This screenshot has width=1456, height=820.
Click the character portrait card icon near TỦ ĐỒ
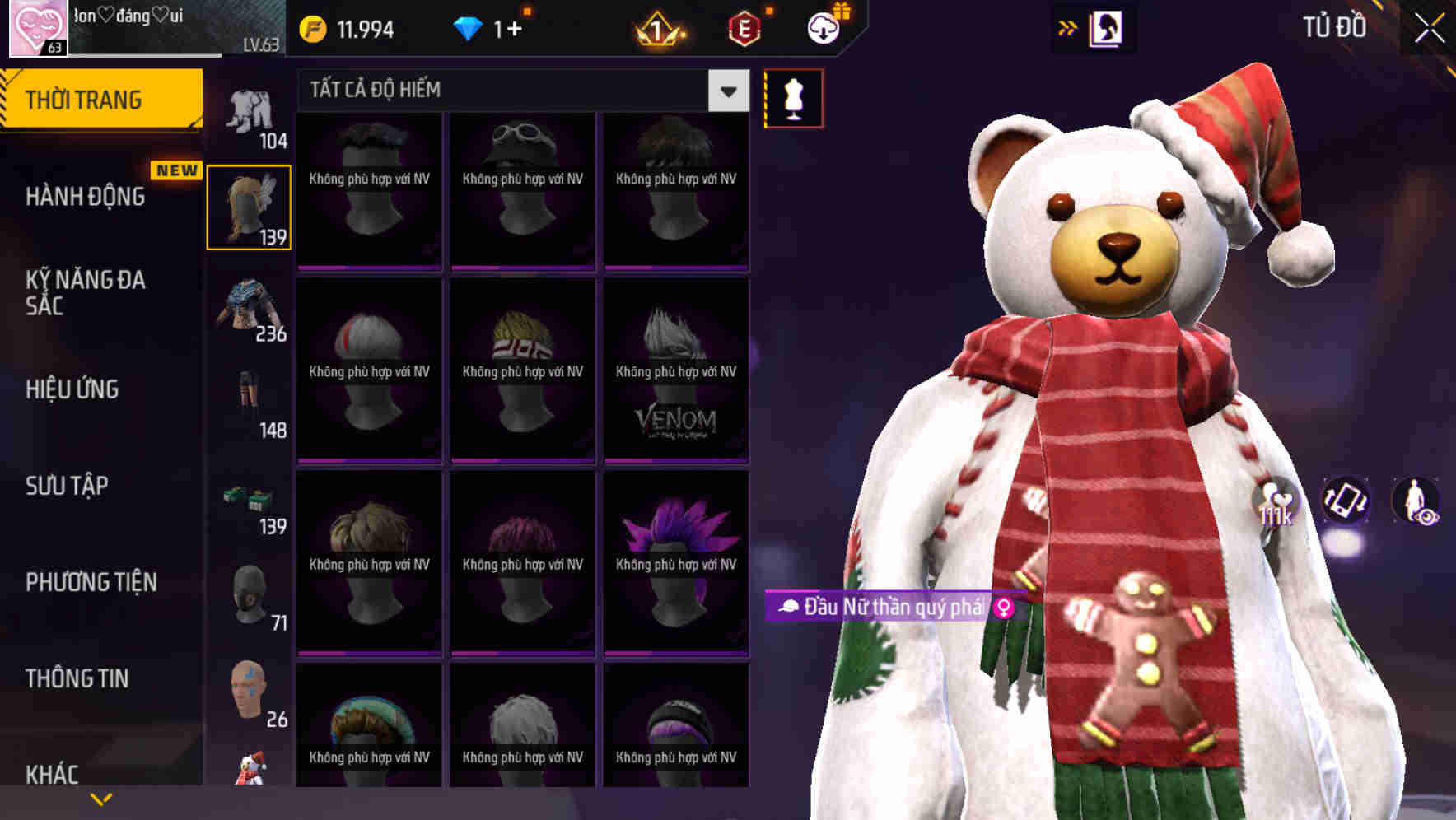(x=1108, y=27)
